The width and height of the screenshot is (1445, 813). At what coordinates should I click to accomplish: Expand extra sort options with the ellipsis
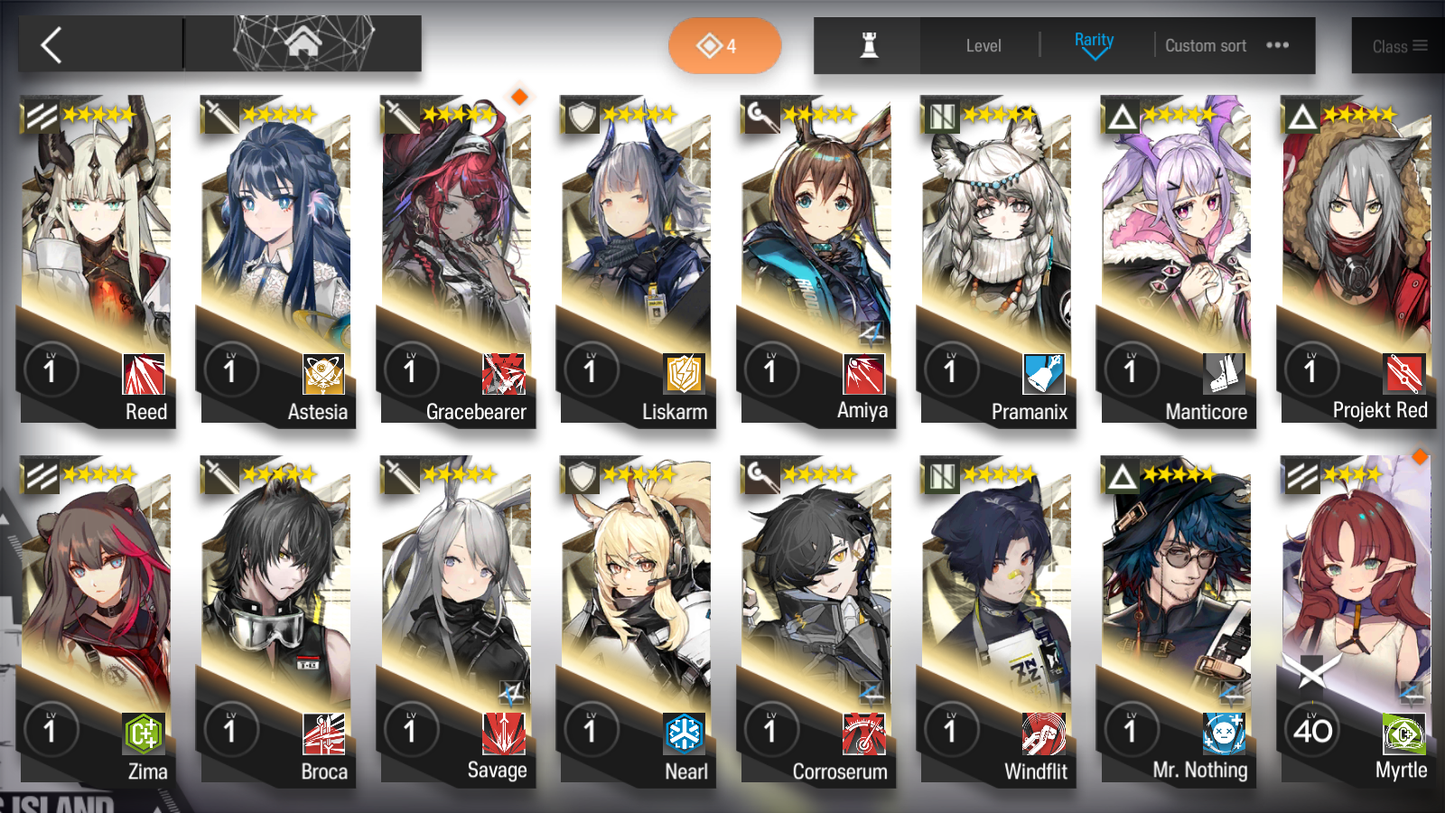coord(1277,45)
